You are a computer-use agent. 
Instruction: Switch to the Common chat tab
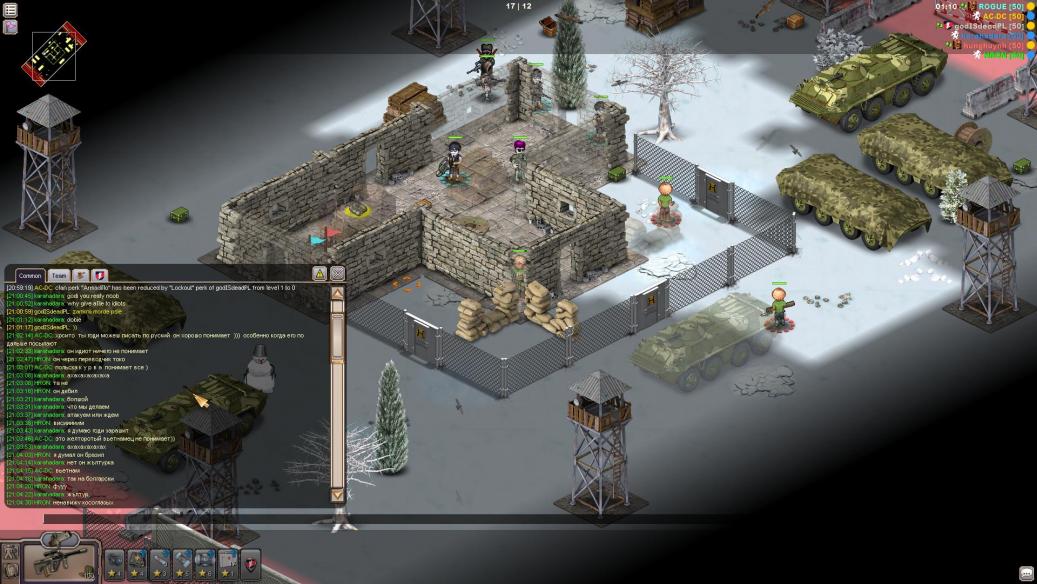[30, 275]
